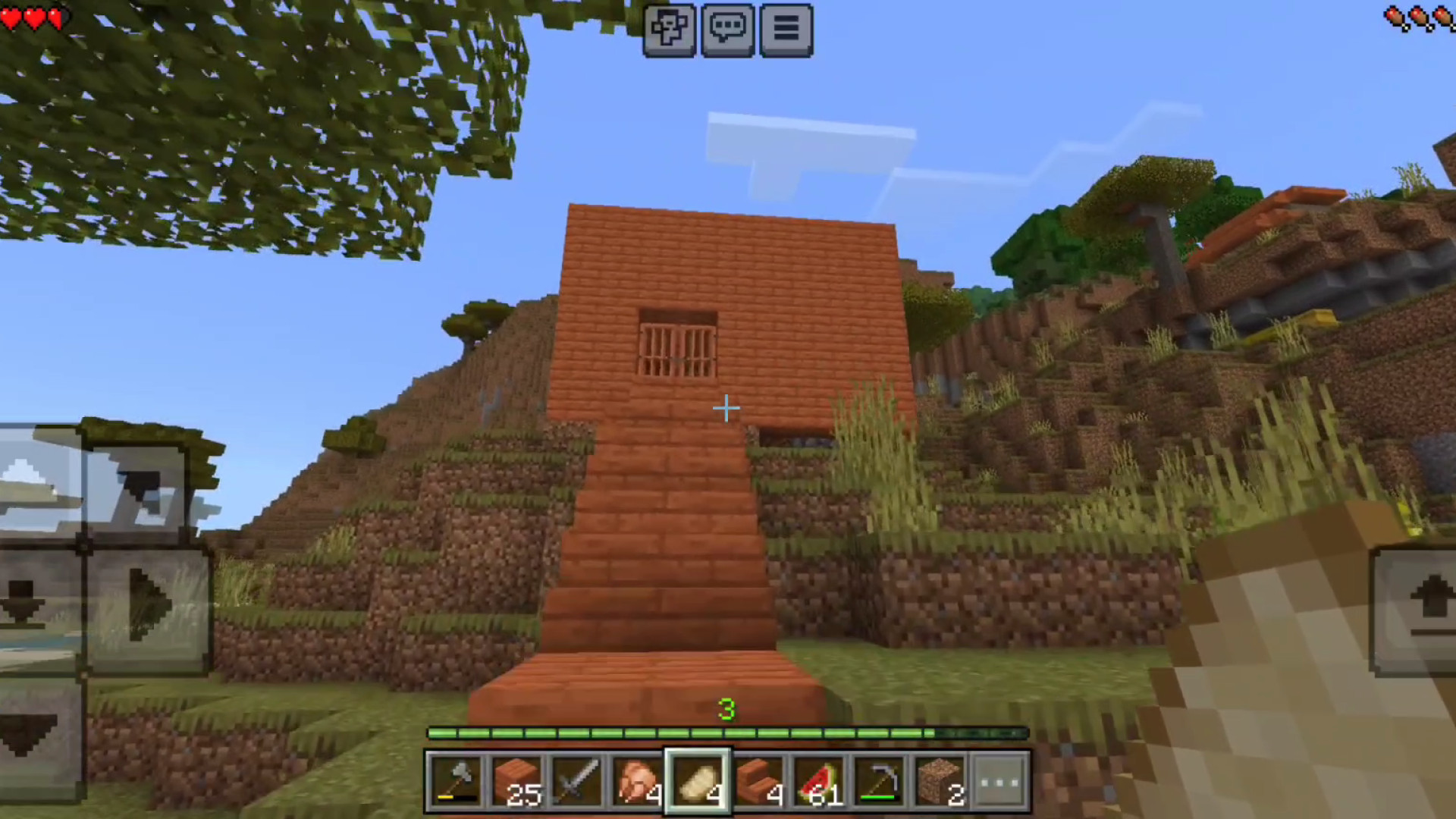Open the pause menu
The width and height of the screenshot is (1456, 819).
786,30
